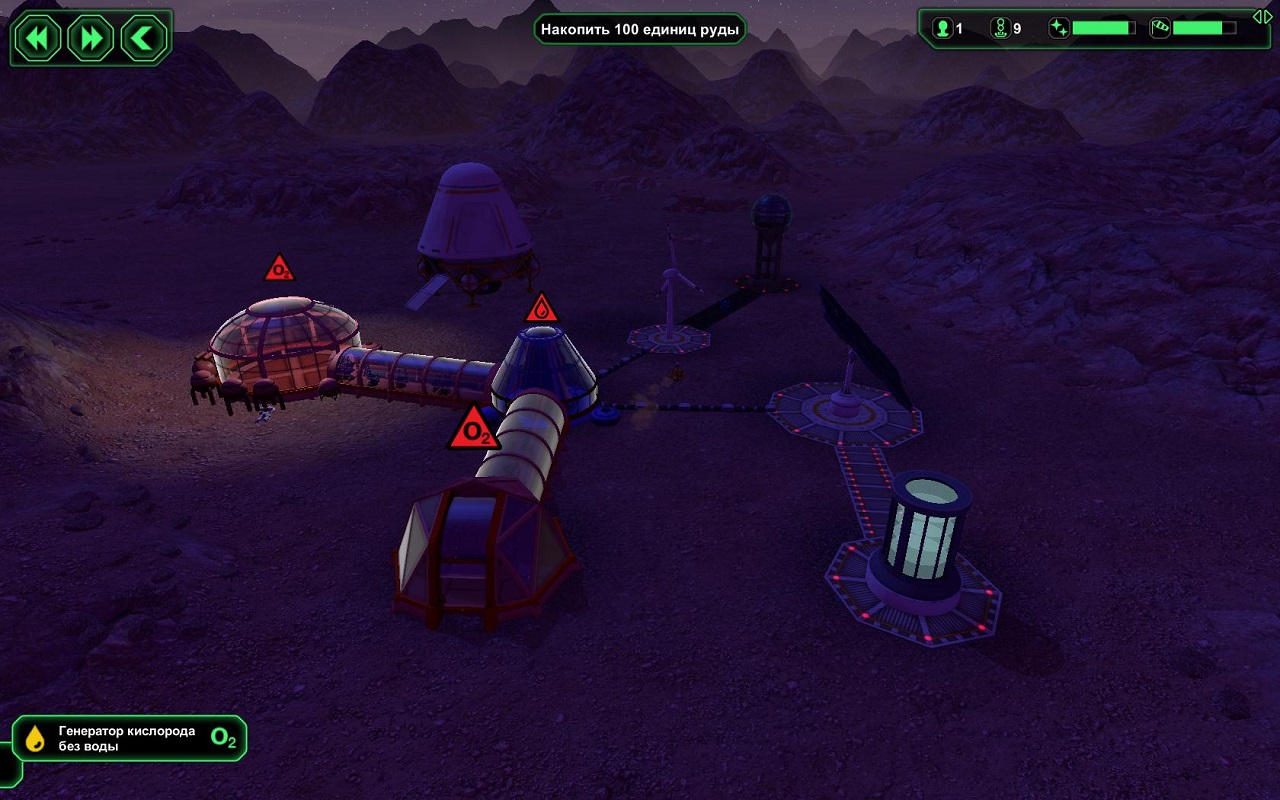Click the sparkle status icon
The height and width of the screenshot is (800, 1280).
pos(1059,28)
